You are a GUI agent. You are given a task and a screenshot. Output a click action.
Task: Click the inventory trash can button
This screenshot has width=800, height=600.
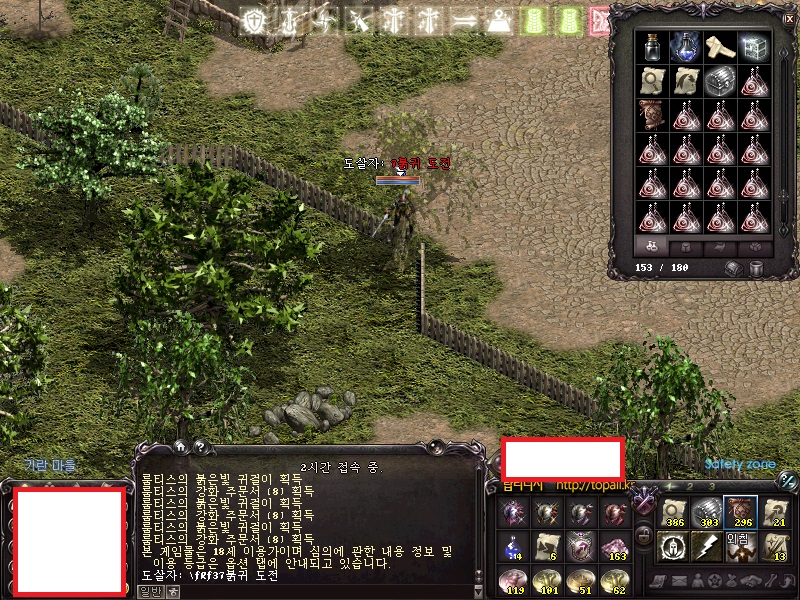[757, 268]
